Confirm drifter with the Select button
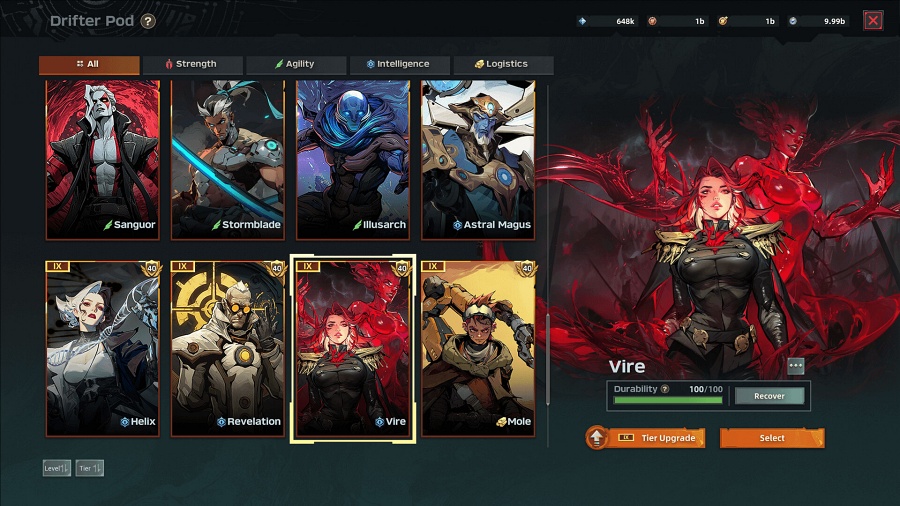The width and height of the screenshot is (900, 506). [772, 438]
